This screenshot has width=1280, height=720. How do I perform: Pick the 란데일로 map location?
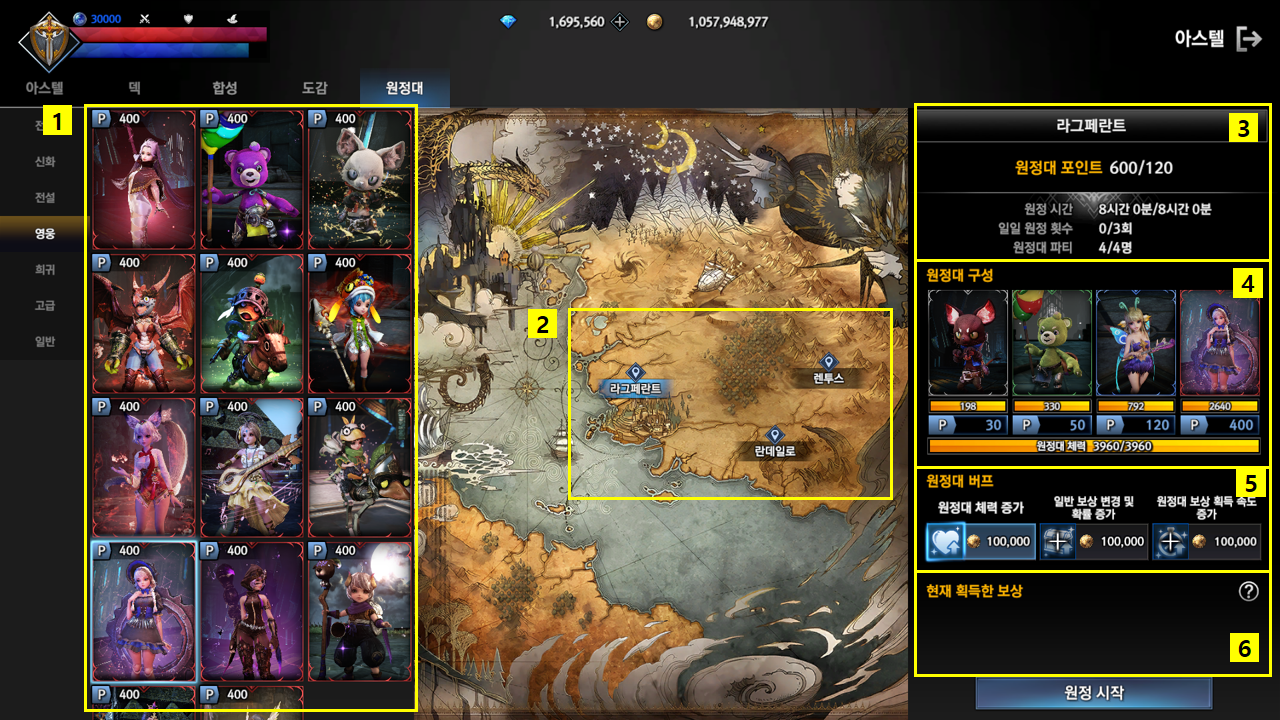pyautogui.click(x=774, y=436)
